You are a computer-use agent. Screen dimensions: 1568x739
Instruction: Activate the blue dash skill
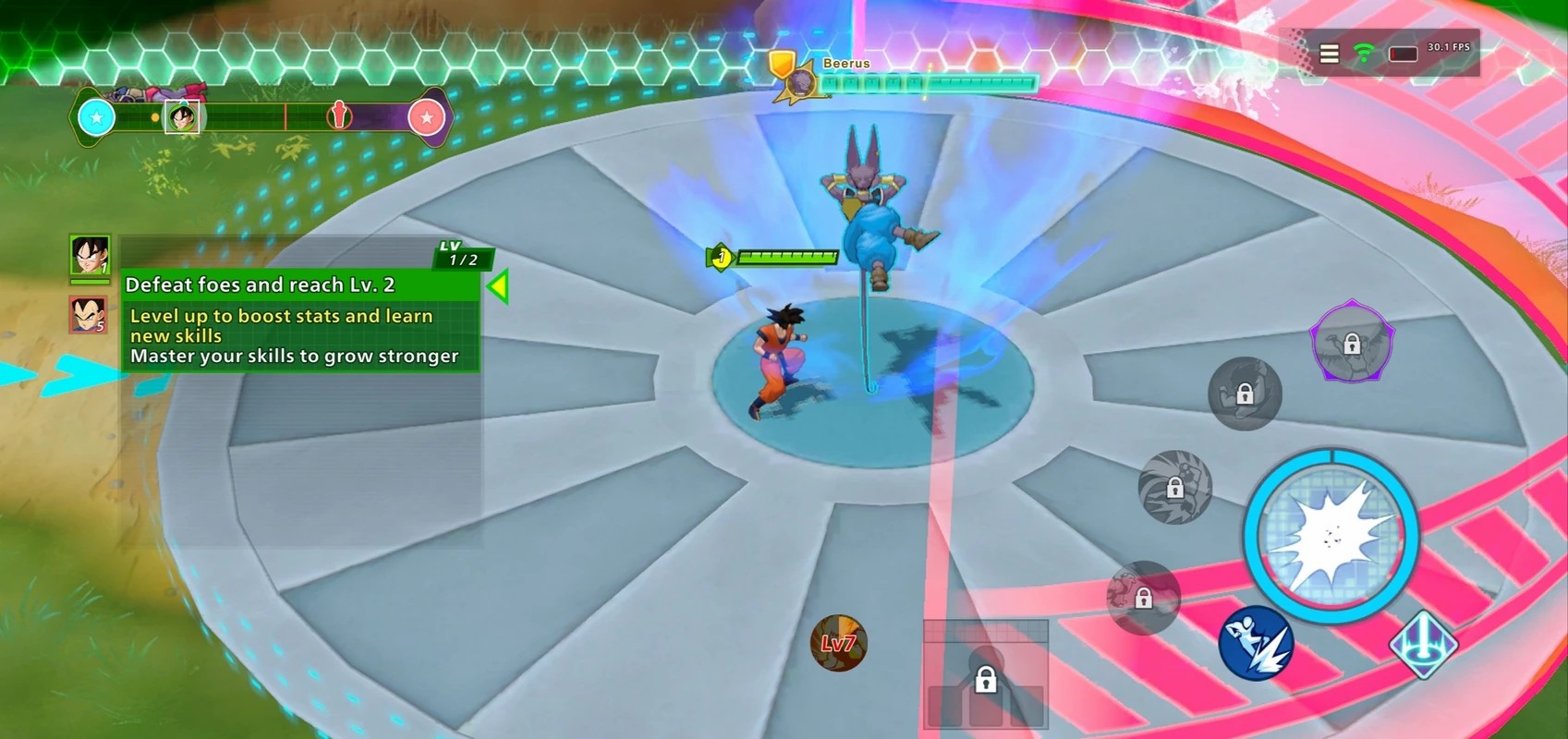coord(1255,643)
